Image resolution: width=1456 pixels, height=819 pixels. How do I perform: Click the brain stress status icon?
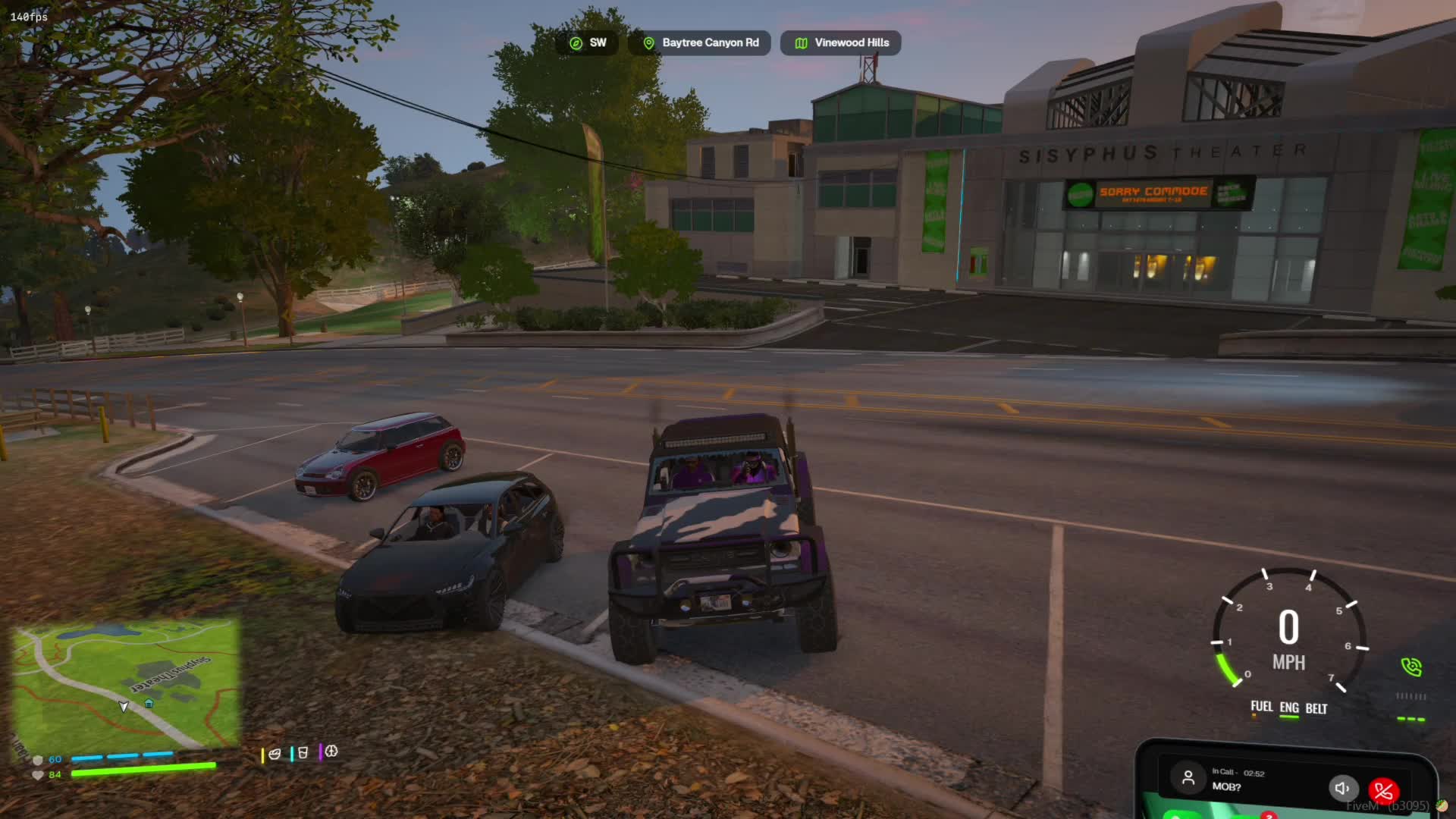[331, 752]
